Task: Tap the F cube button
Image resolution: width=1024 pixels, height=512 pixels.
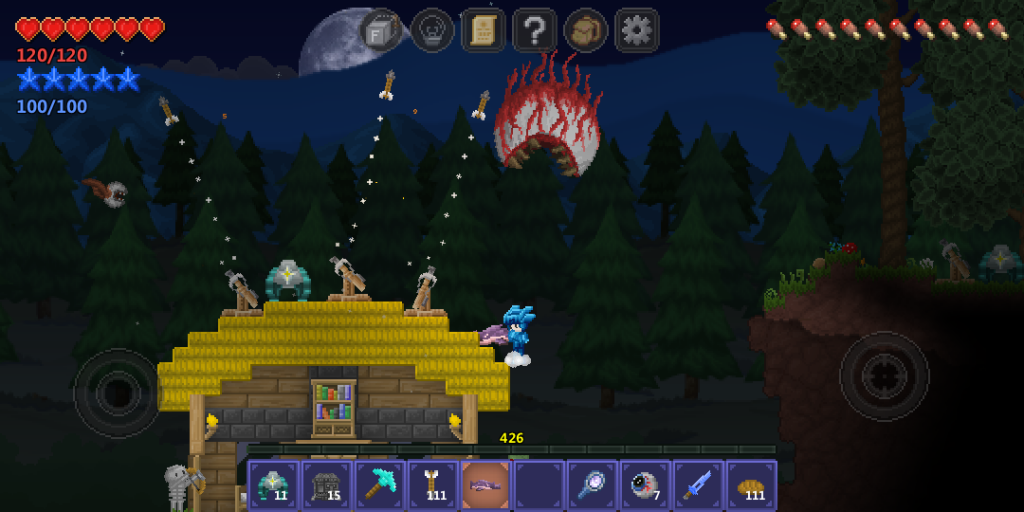Action: pos(381,30)
